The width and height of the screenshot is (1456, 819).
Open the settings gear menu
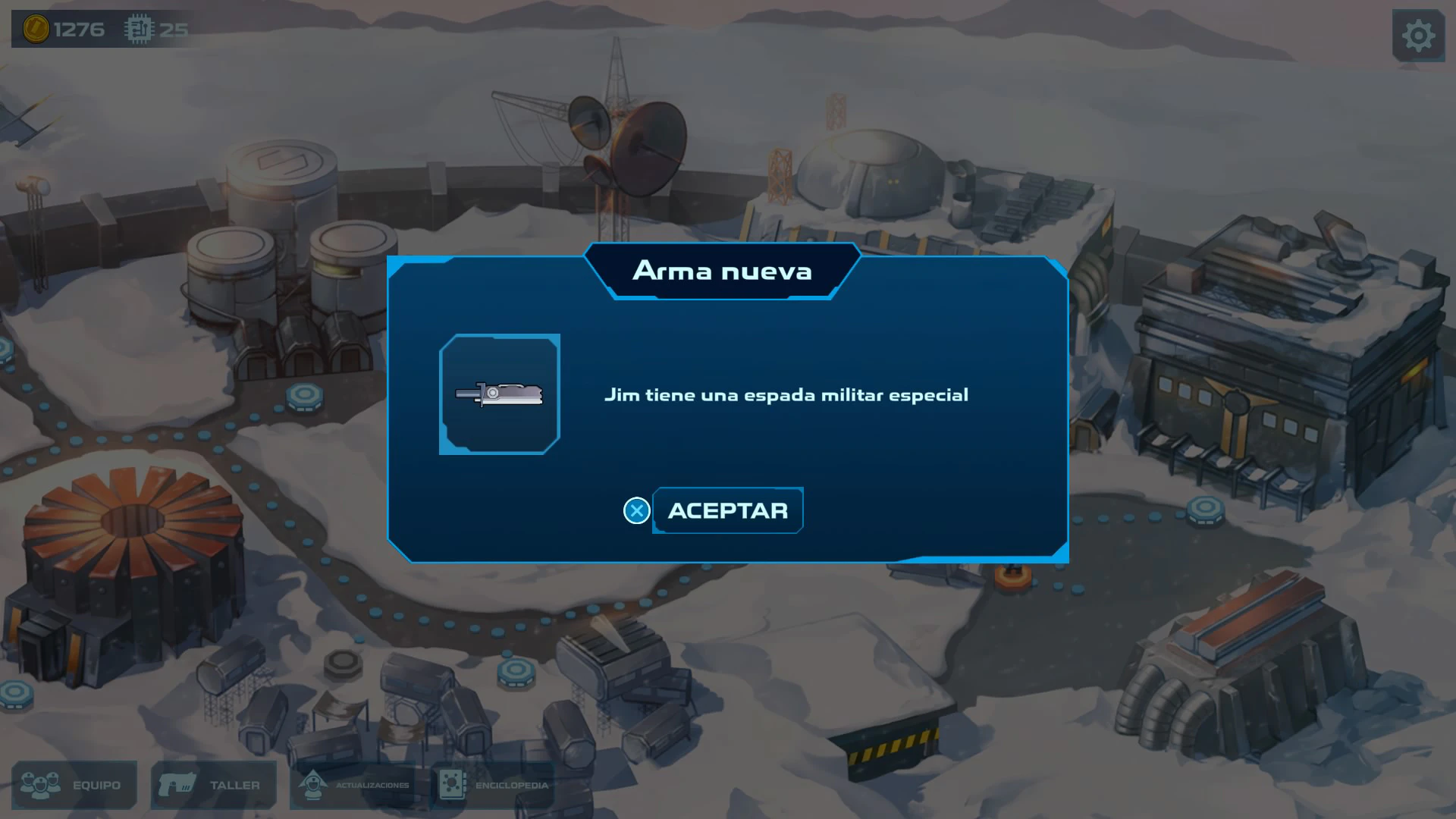coord(1417,36)
